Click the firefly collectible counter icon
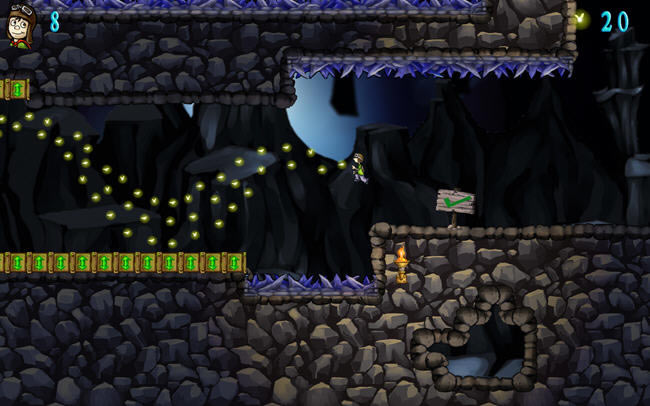The height and width of the screenshot is (406, 650). coord(581,19)
